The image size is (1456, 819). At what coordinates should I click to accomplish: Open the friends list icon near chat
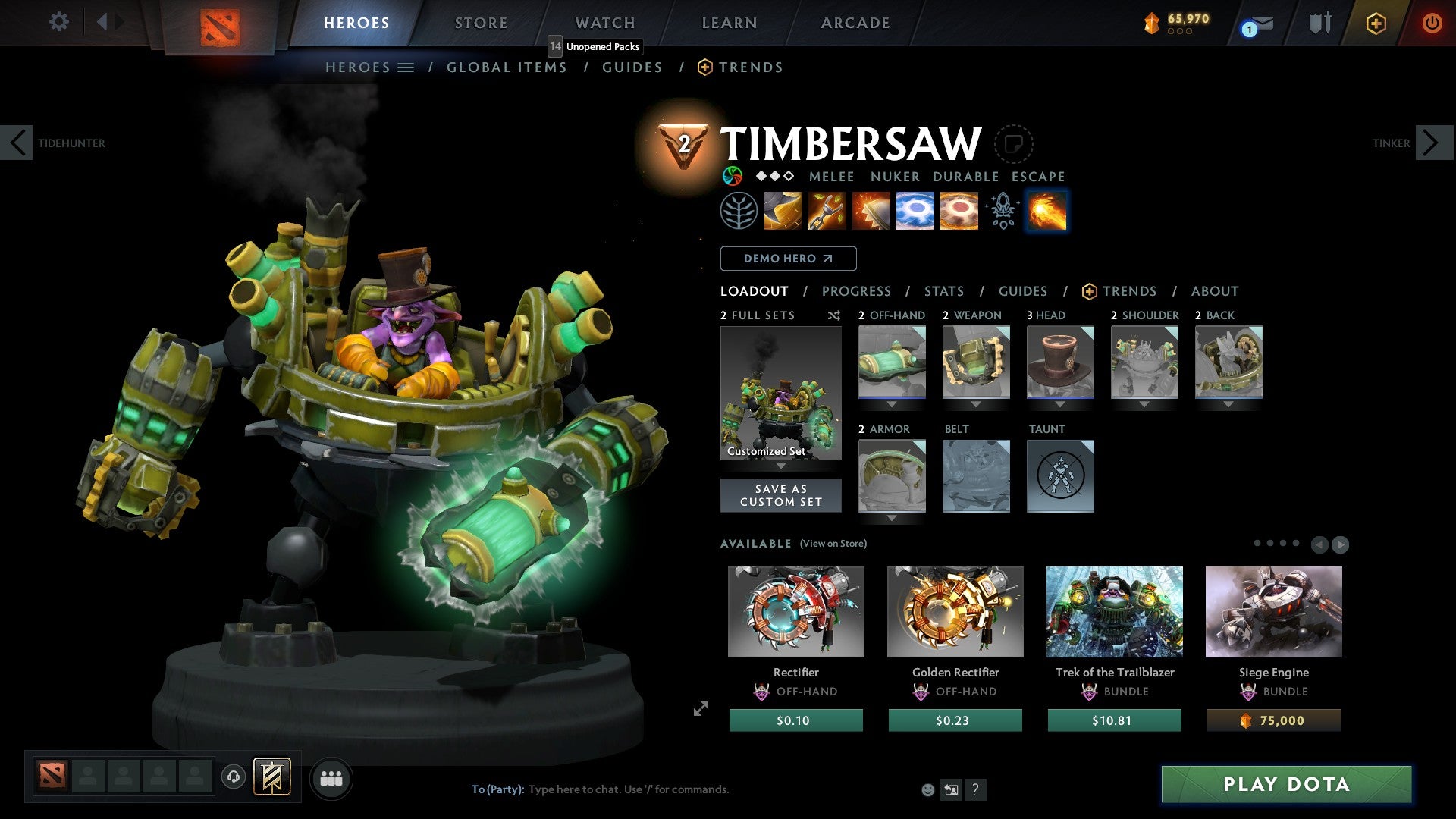(331, 778)
